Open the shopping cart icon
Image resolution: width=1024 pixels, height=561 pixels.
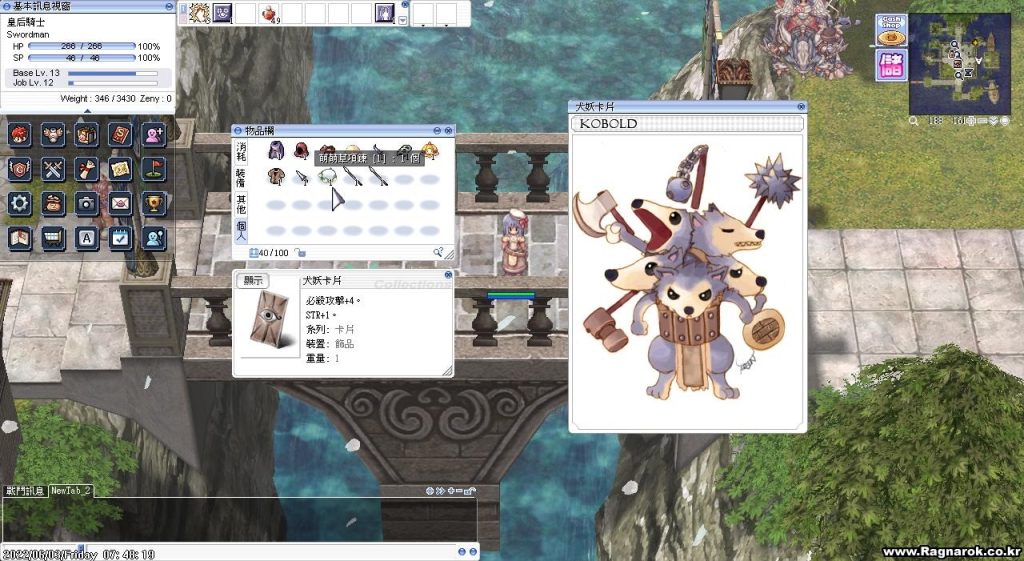(x=53, y=238)
